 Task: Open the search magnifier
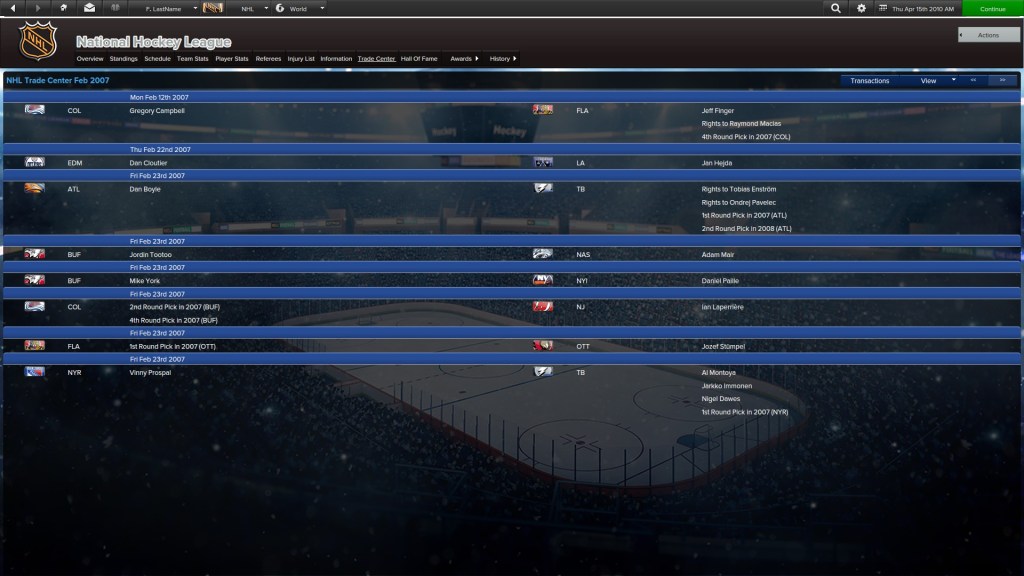836,8
